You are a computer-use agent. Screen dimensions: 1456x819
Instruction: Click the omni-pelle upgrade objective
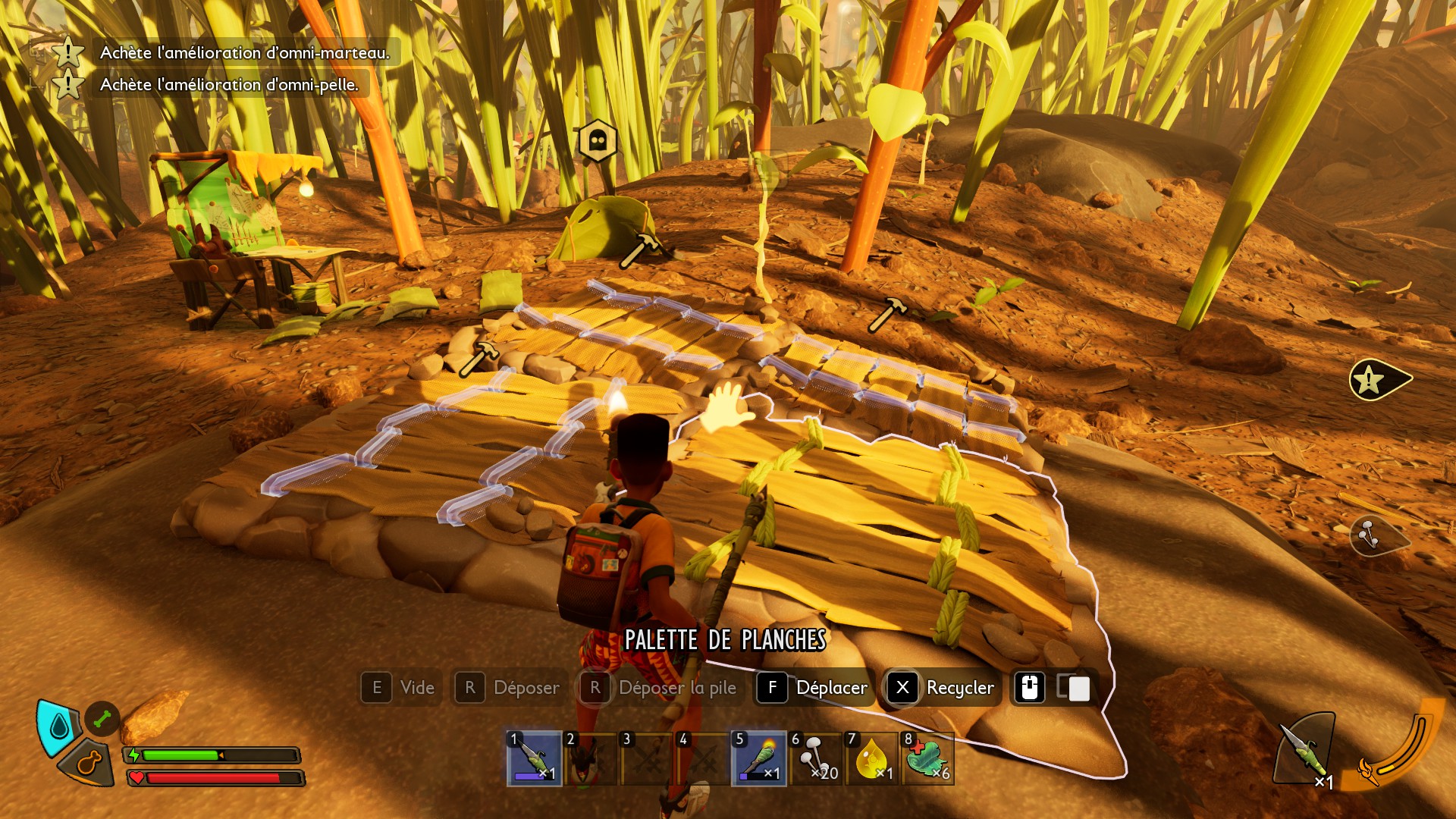coord(228,84)
